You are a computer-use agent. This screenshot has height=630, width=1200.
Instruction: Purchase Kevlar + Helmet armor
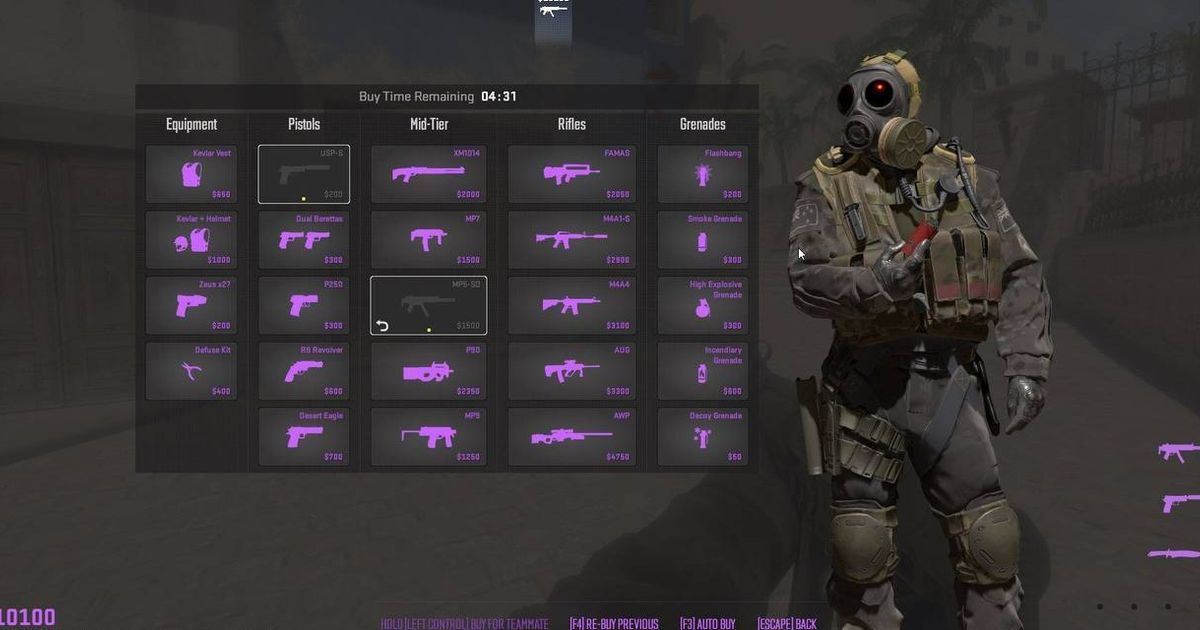(192, 240)
